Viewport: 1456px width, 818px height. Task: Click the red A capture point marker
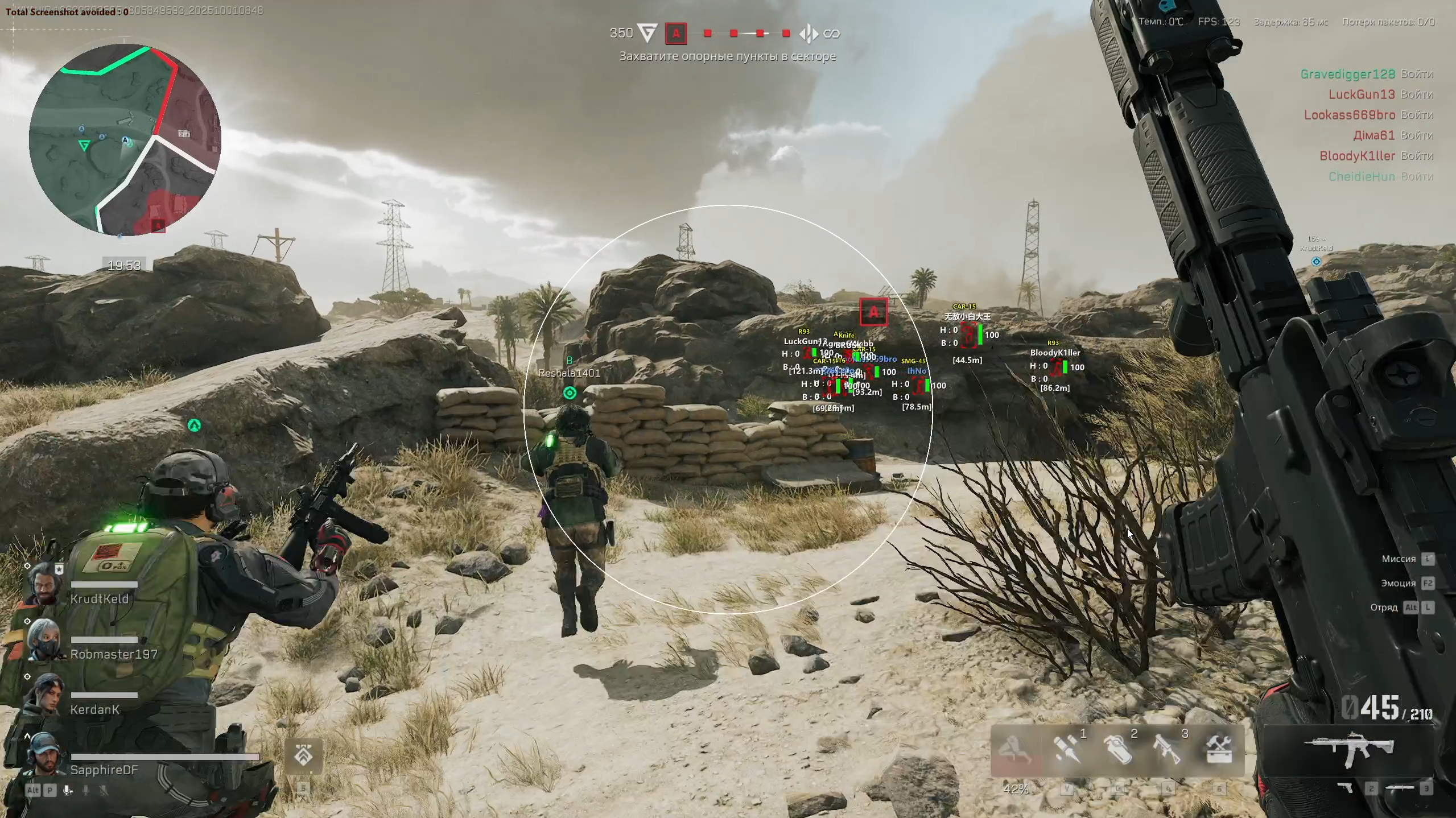[873, 312]
